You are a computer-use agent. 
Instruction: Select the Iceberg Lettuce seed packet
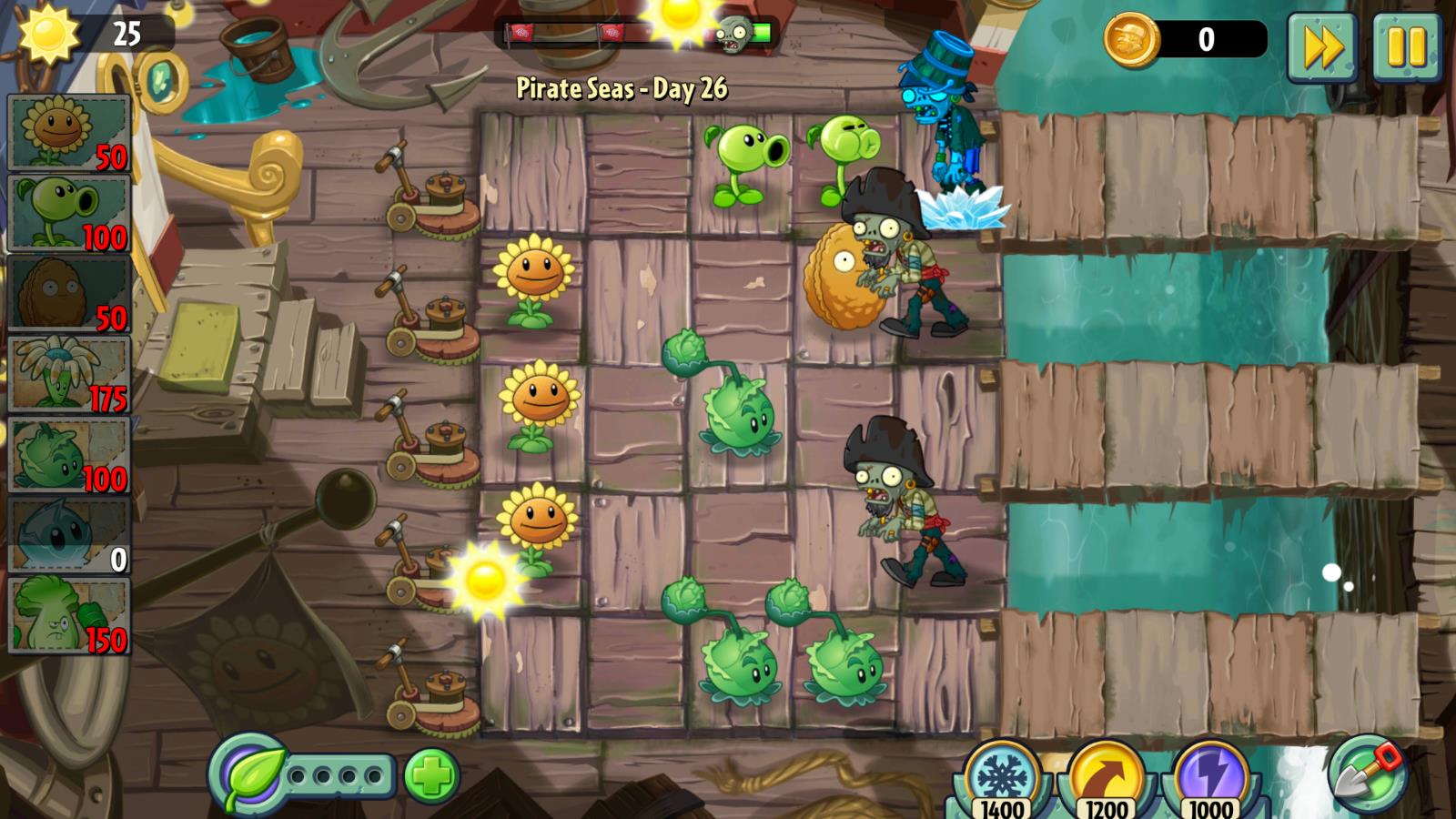click(68, 535)
